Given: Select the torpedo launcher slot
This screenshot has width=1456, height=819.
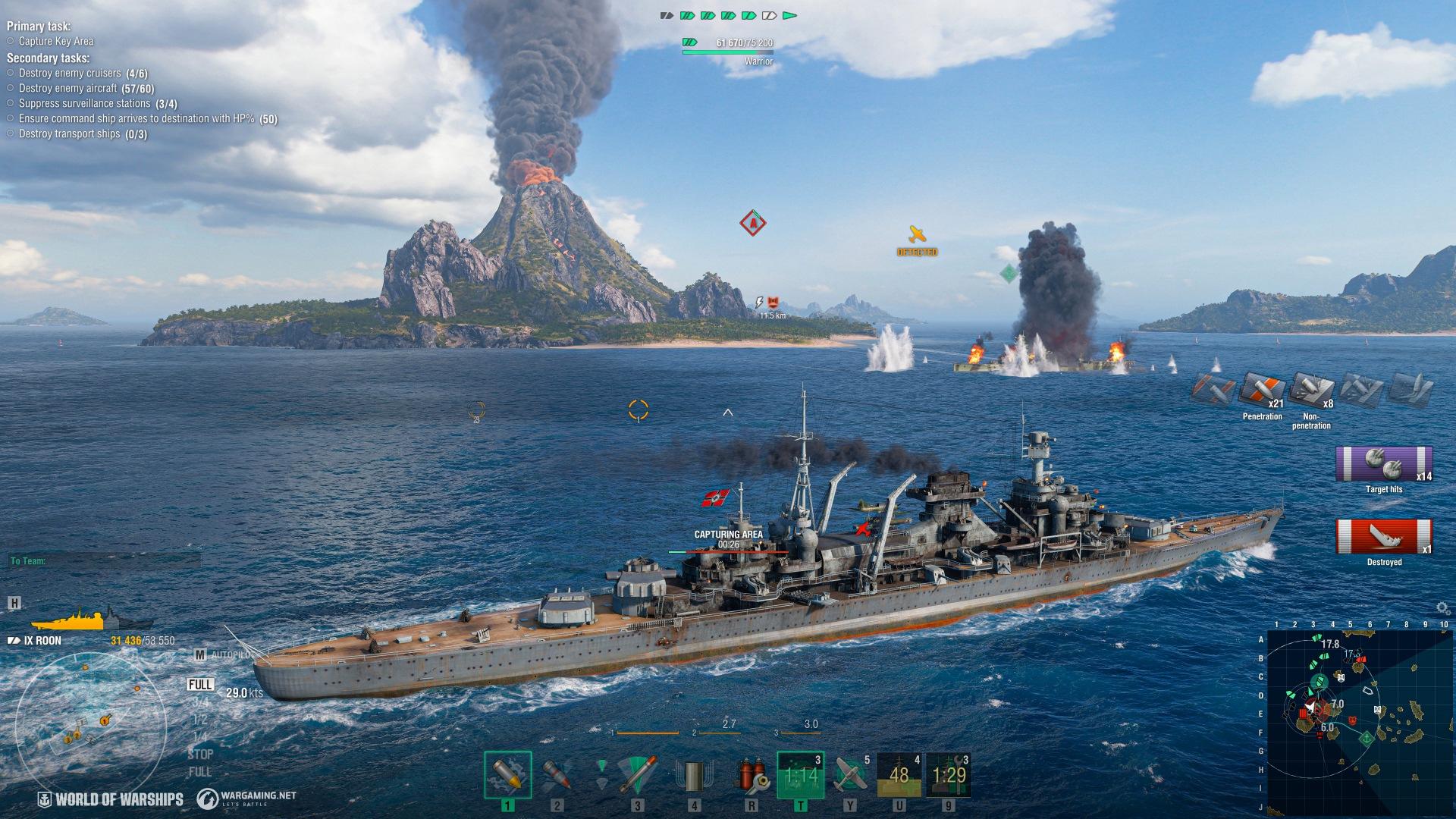Looking at the screenshot, I should (x=635, y=775).
